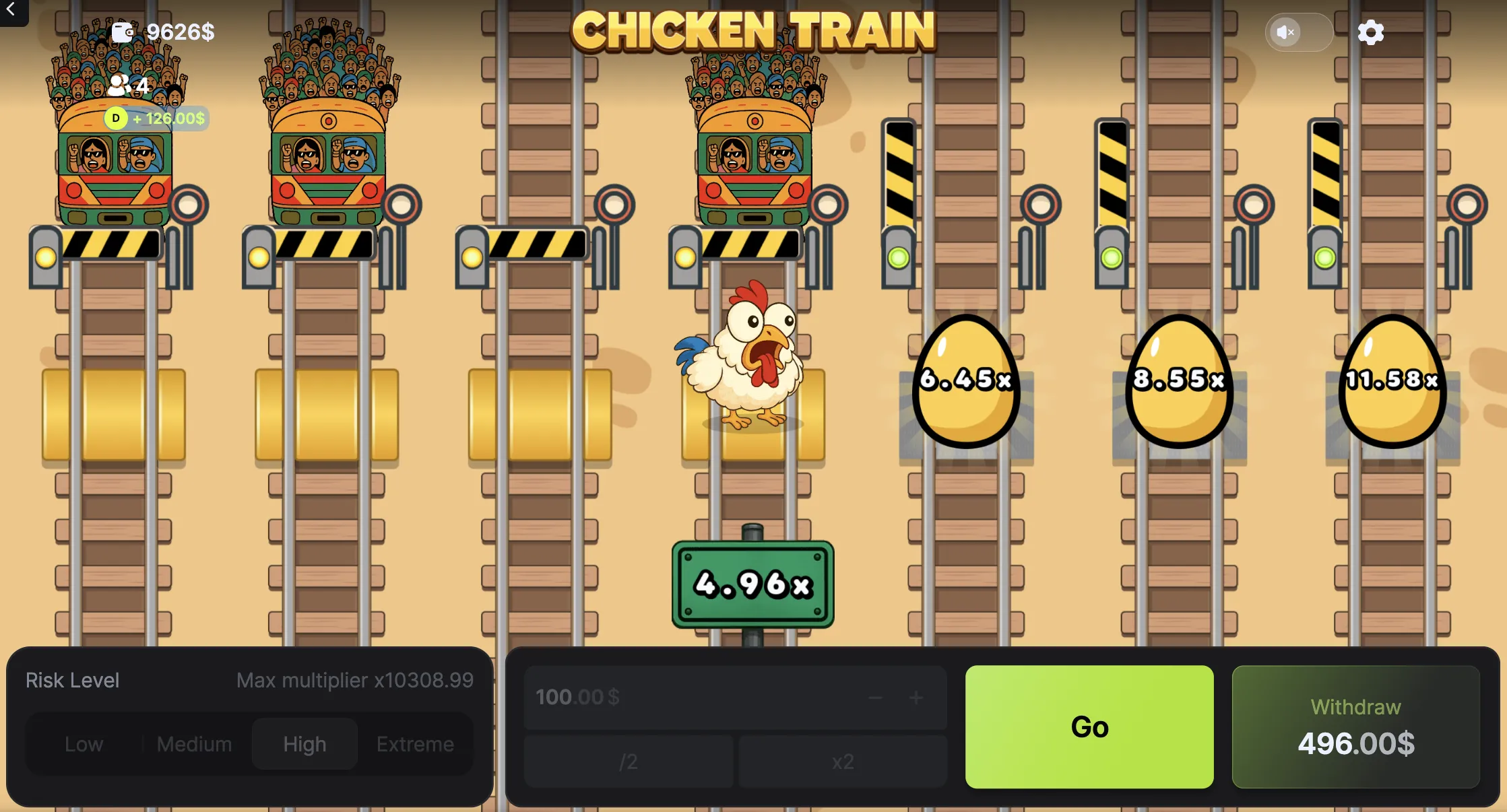Unmute the game sound

1285,32
